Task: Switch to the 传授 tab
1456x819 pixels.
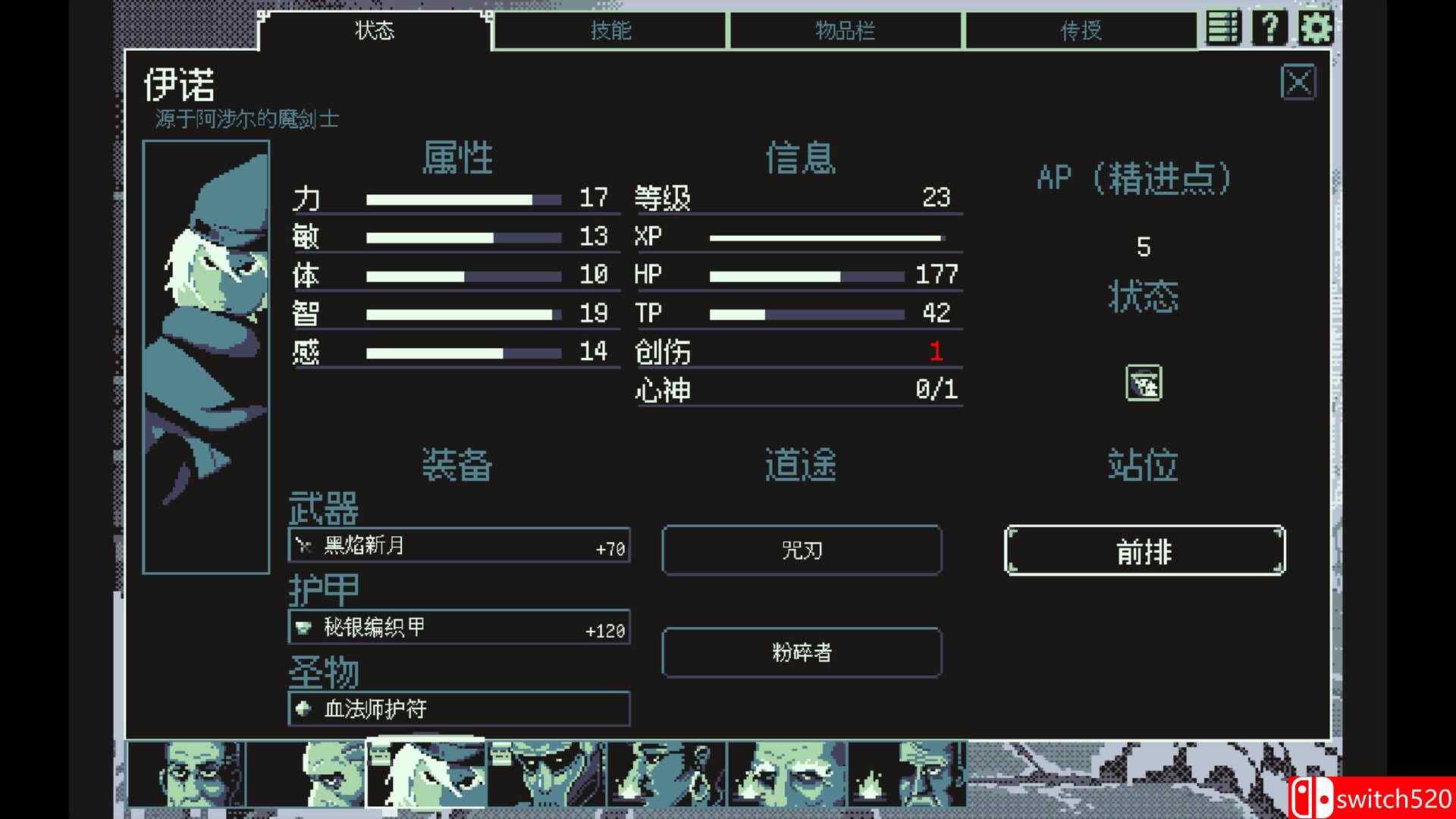Action: [1080, 30]
